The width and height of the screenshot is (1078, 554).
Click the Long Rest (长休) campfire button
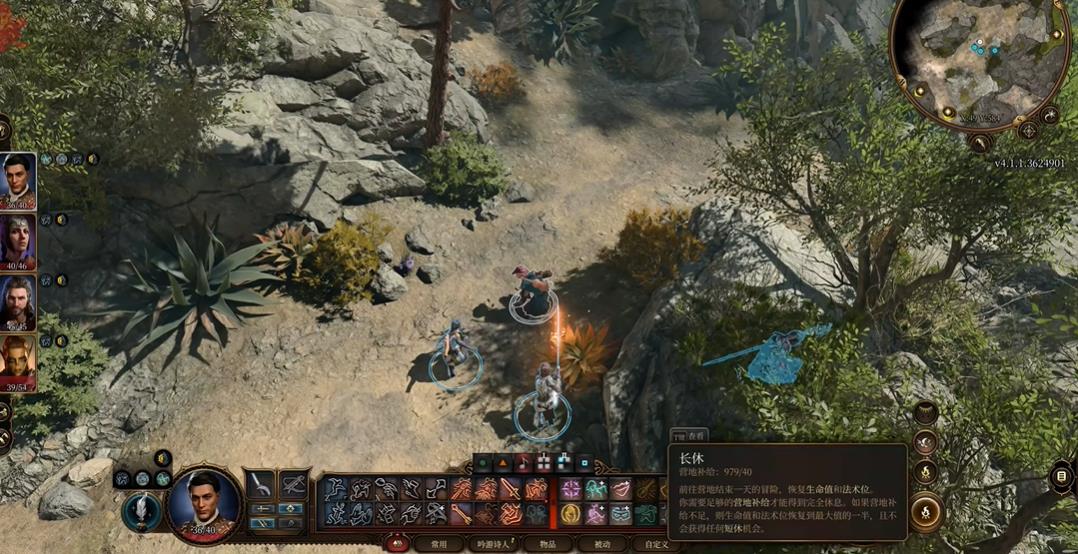click(926, 511)
